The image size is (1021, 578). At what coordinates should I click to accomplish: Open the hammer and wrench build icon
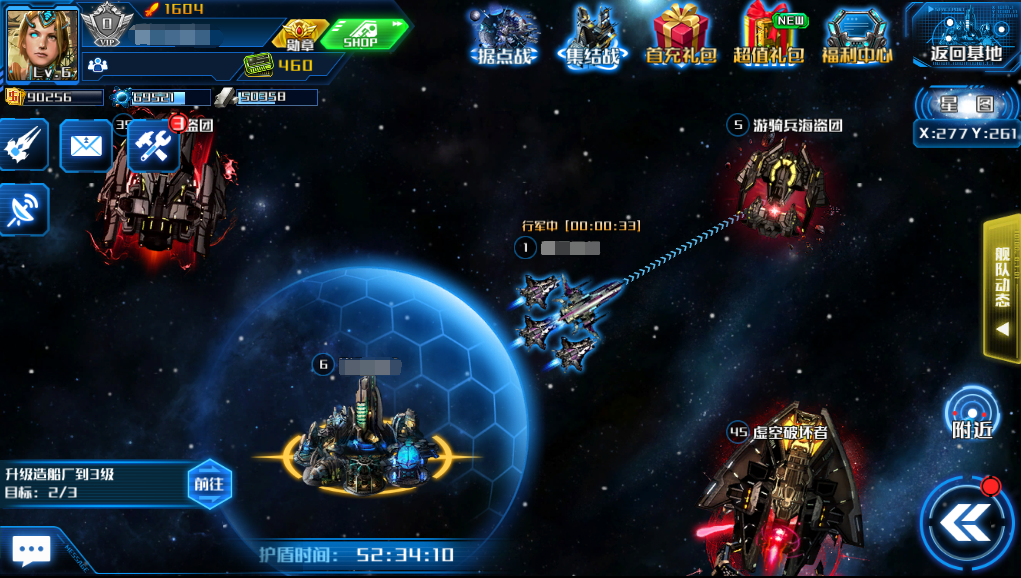[x=154, y=147]
